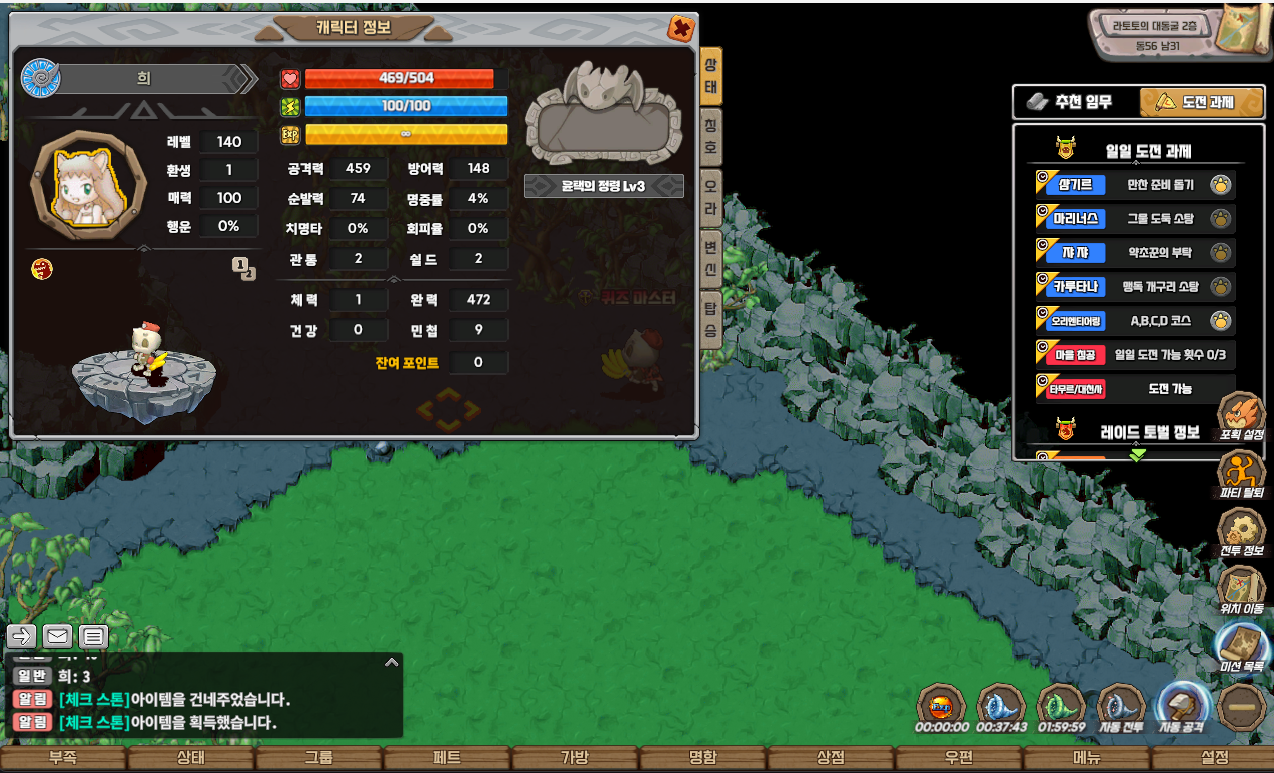Choose the 카루타나 daily challenge row
The image size is (1274, 773).
pyautogui.click(x=1134, y=287)
